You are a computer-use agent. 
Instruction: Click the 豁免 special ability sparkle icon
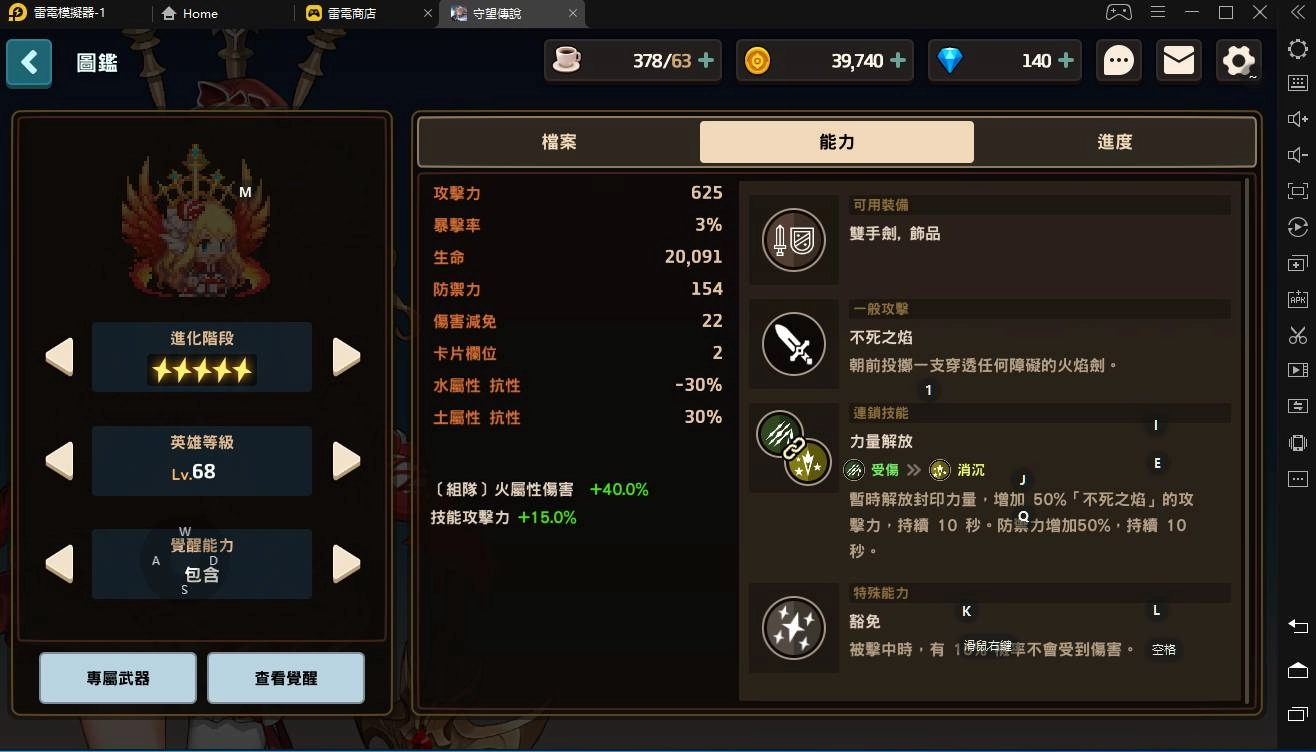coord(793,628)
